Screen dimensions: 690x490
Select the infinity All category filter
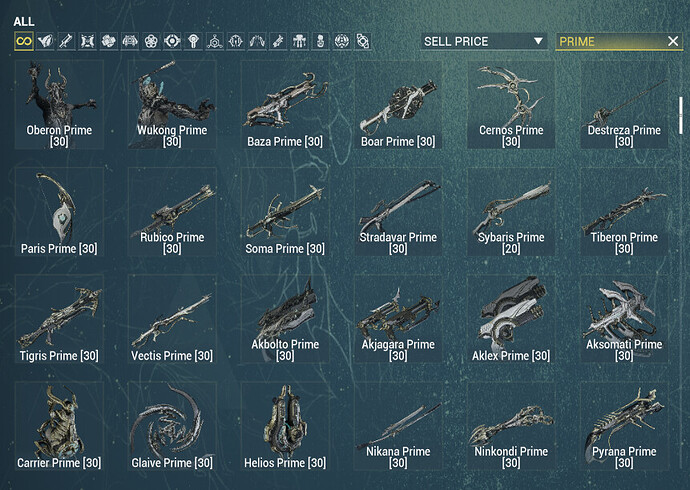click(x=22, y=41)
